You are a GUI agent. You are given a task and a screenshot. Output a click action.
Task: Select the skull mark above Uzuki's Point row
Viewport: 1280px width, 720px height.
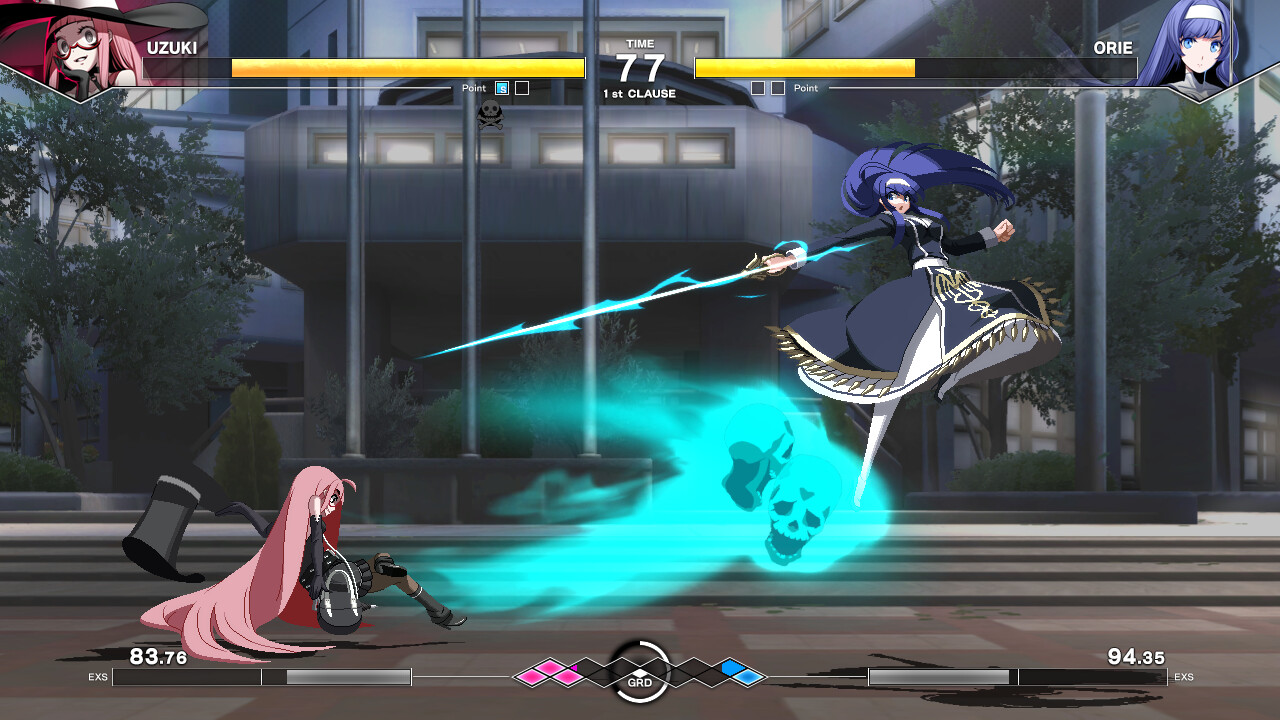click(x=491, y=112)
